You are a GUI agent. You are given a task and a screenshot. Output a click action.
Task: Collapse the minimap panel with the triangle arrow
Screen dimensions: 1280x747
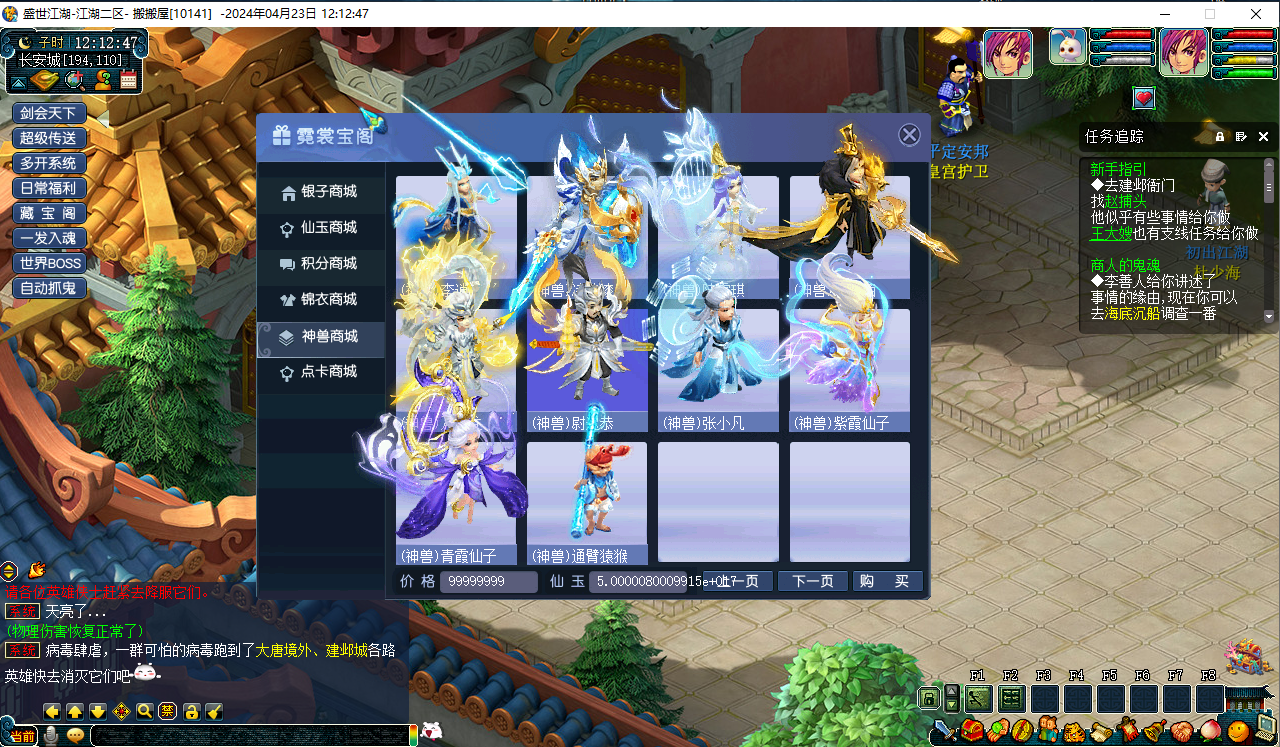coord(19,82)
